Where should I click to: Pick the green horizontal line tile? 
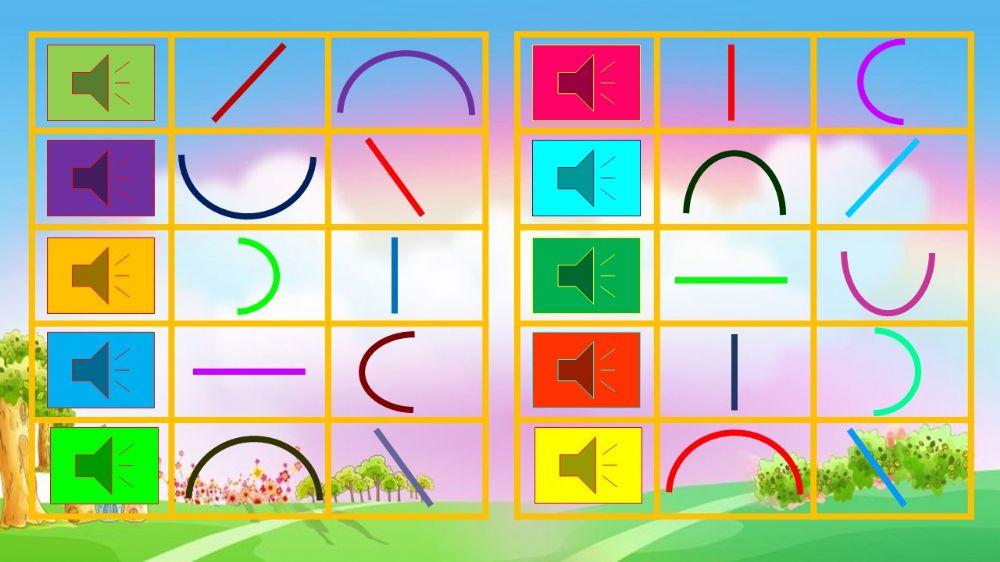coord(731,280)
